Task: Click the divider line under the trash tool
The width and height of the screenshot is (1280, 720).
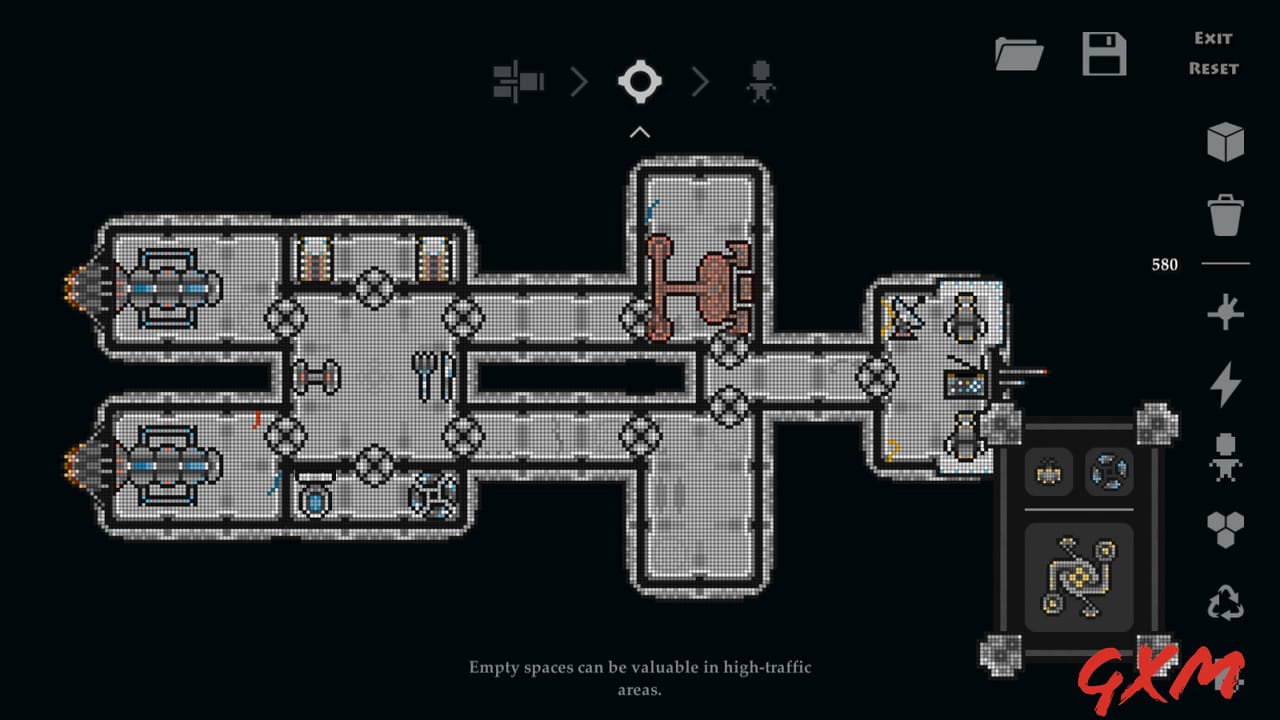Action: pyautogui.click(x=1226, y=264)
